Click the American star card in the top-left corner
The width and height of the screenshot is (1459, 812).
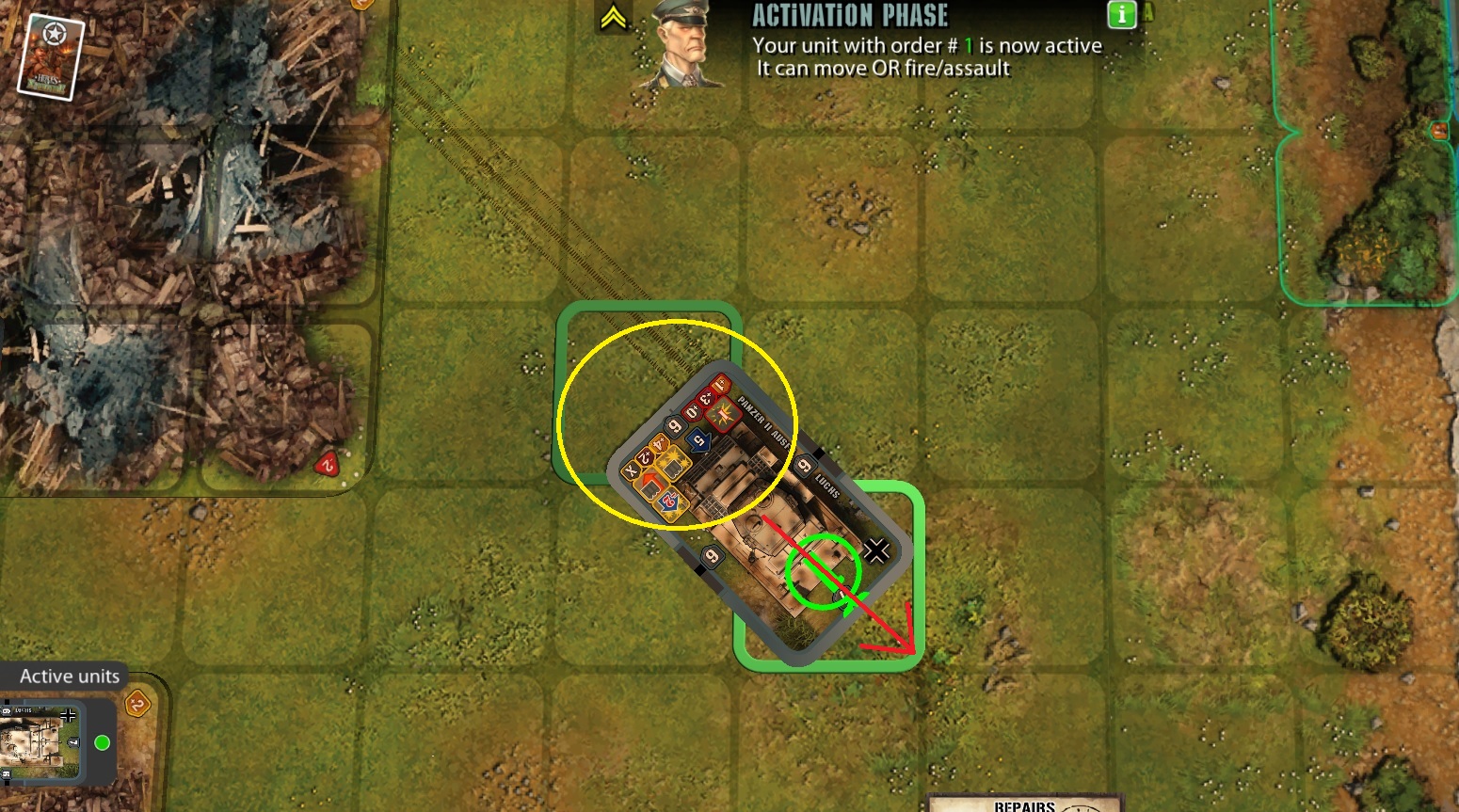point(52,55)
